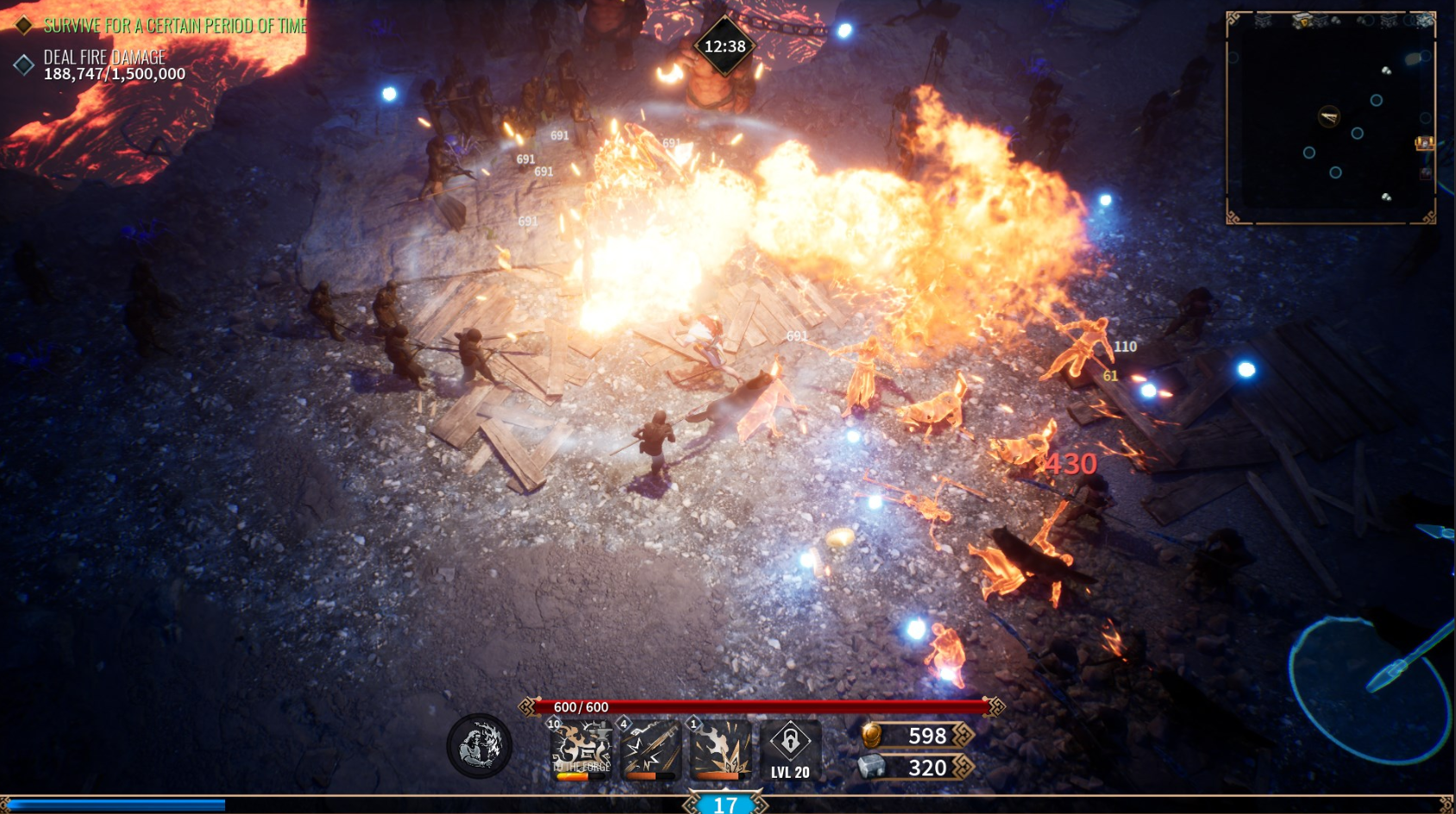Click the gold coin currency icon
The image size is (1456, 814).
872,735
